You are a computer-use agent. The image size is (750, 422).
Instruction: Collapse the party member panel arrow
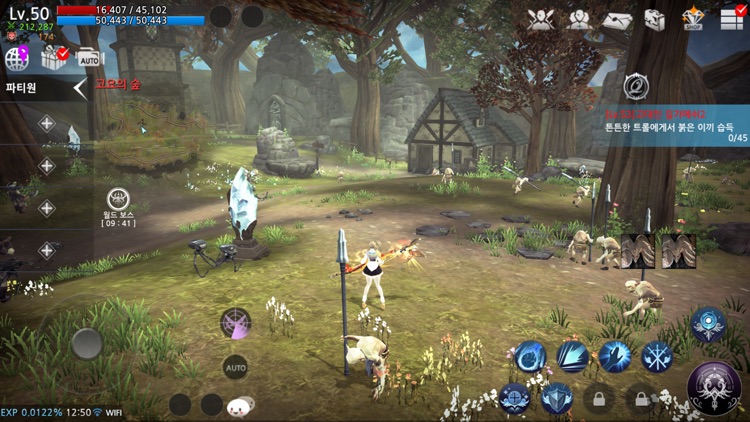coord(80,88)
